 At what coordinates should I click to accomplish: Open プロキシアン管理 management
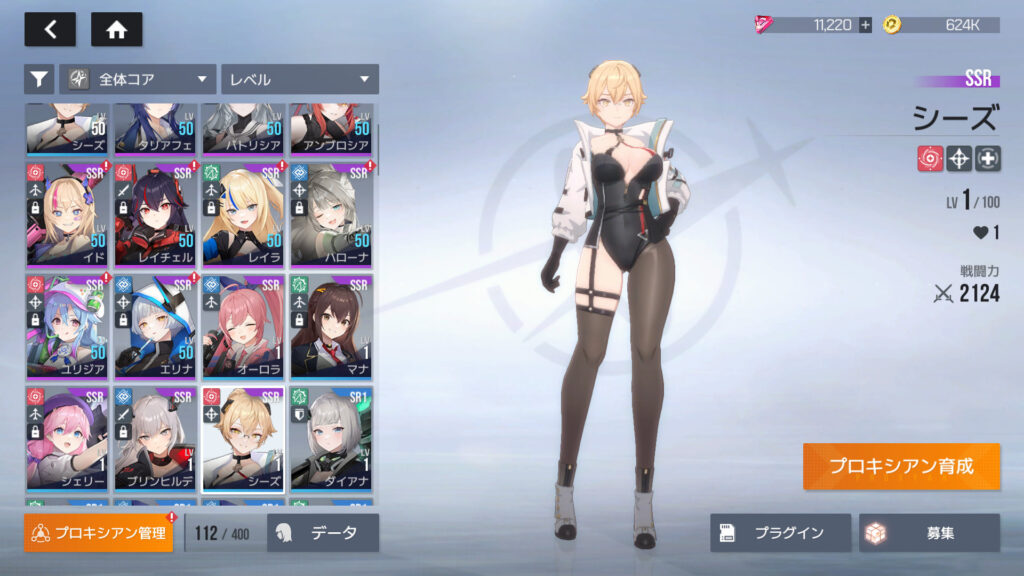[99, 533]
